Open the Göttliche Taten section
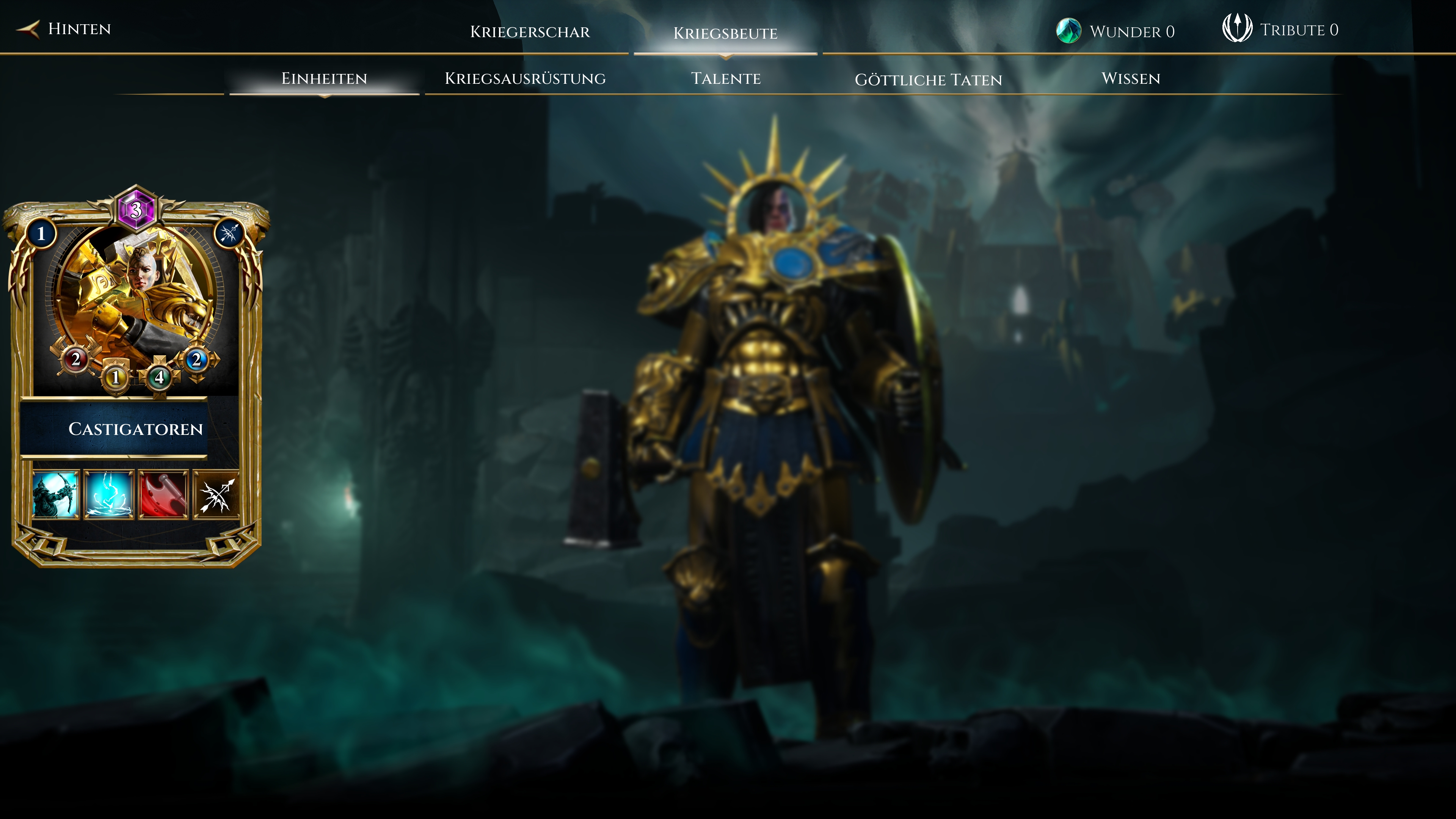The image size is (1456, 819). 928,80
